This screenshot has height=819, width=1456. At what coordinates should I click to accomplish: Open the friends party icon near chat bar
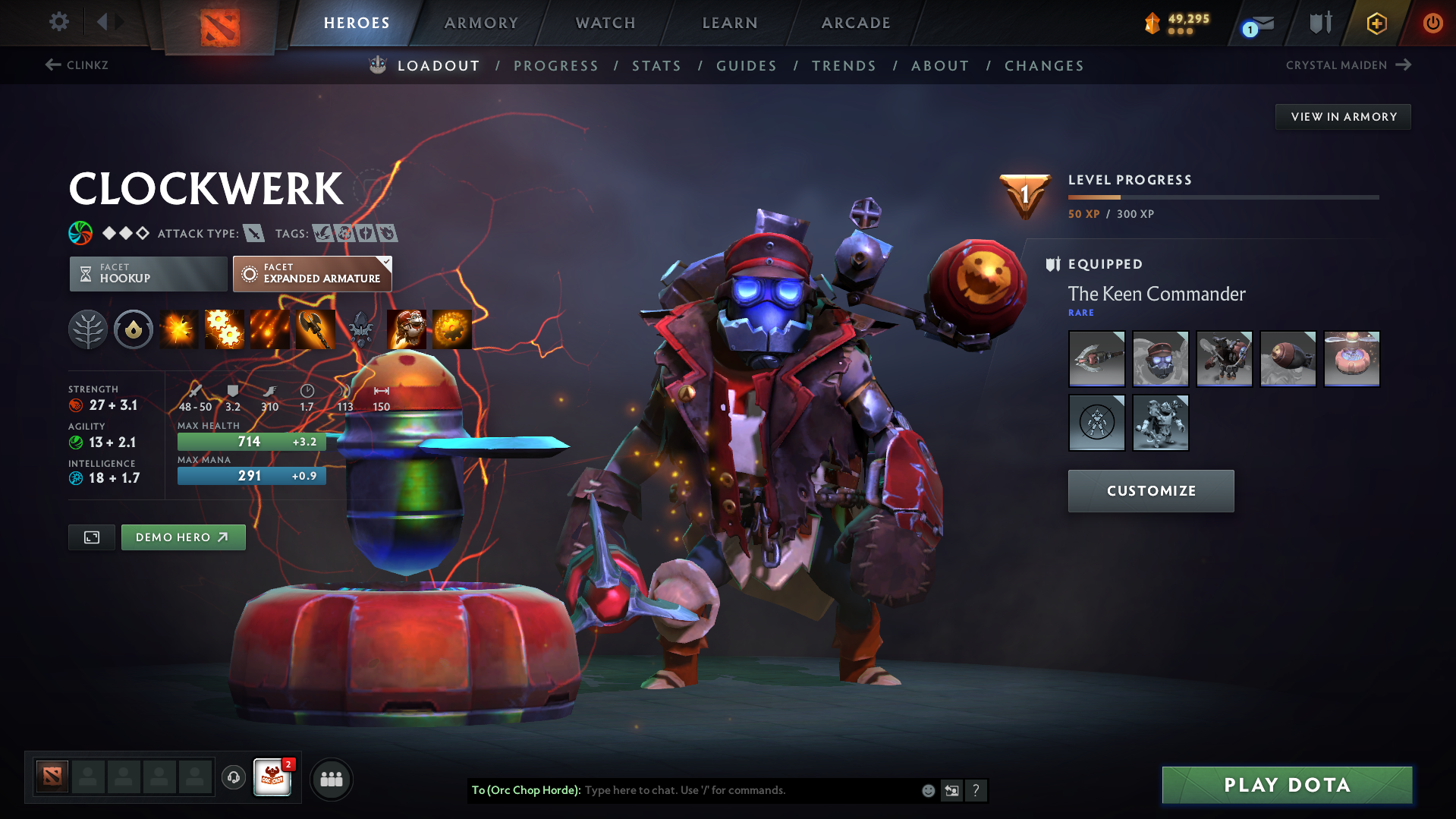click(x=332, y=779)
